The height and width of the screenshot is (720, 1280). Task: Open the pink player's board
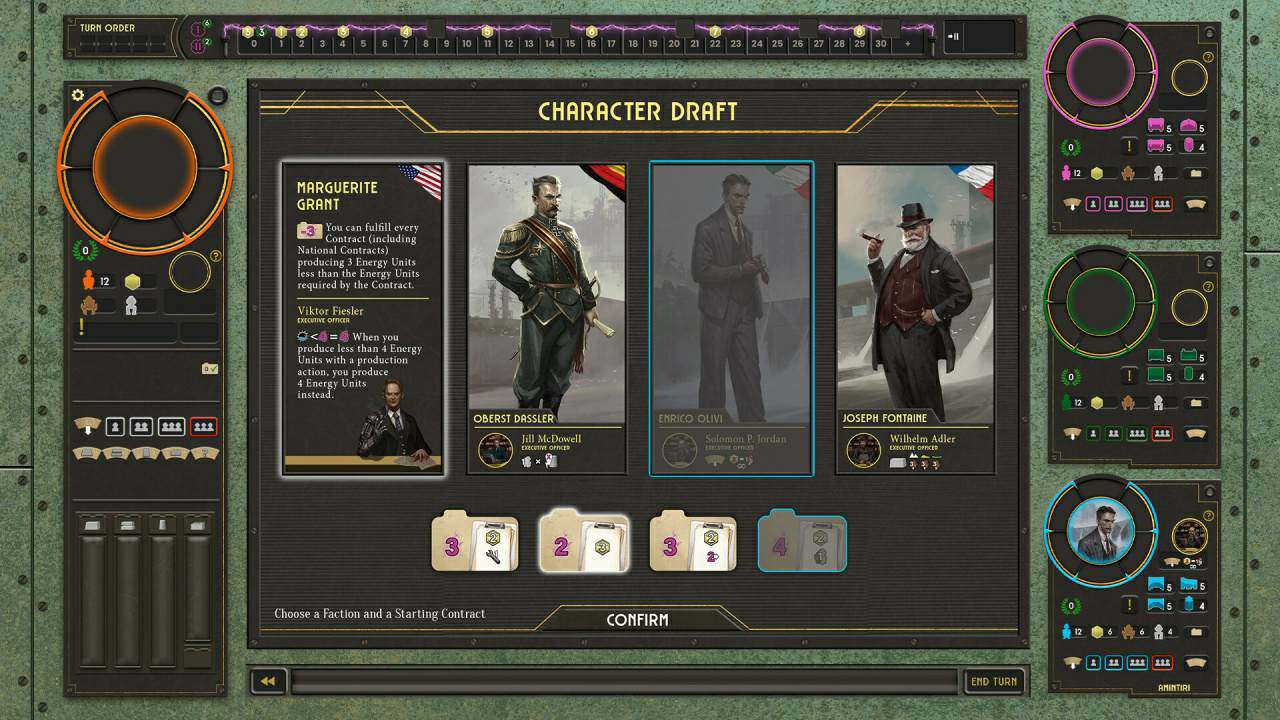click(1099, 77)
